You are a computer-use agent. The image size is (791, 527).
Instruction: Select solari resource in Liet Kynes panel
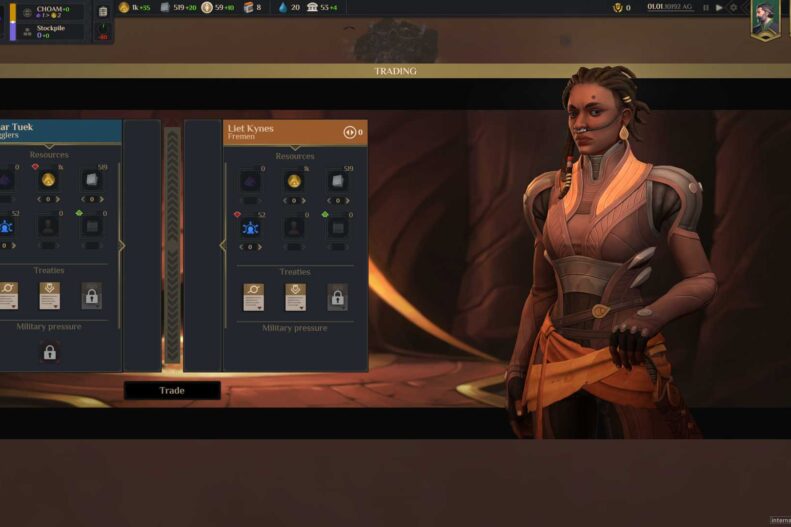pos(294,181)
